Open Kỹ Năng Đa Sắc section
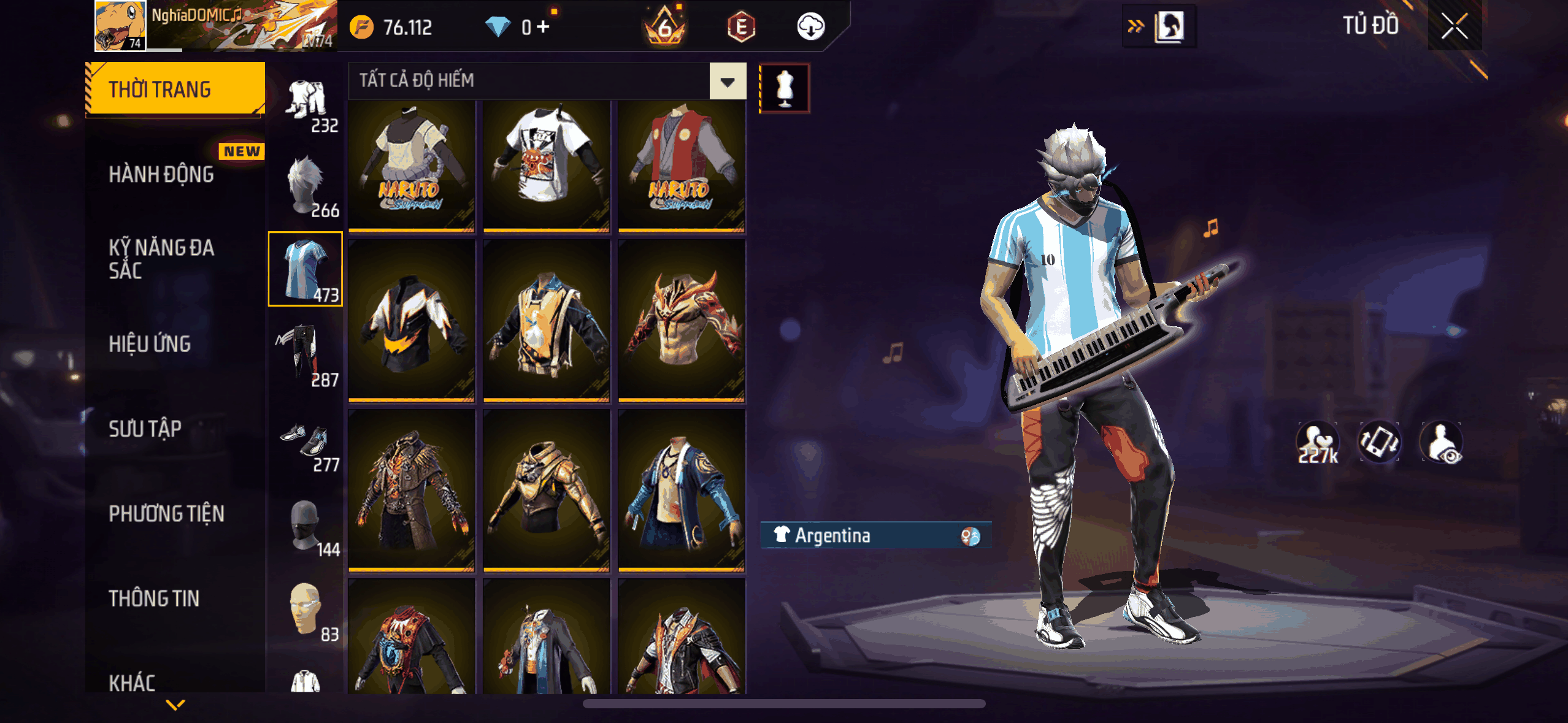The image size is (1568, 723). 162,259
